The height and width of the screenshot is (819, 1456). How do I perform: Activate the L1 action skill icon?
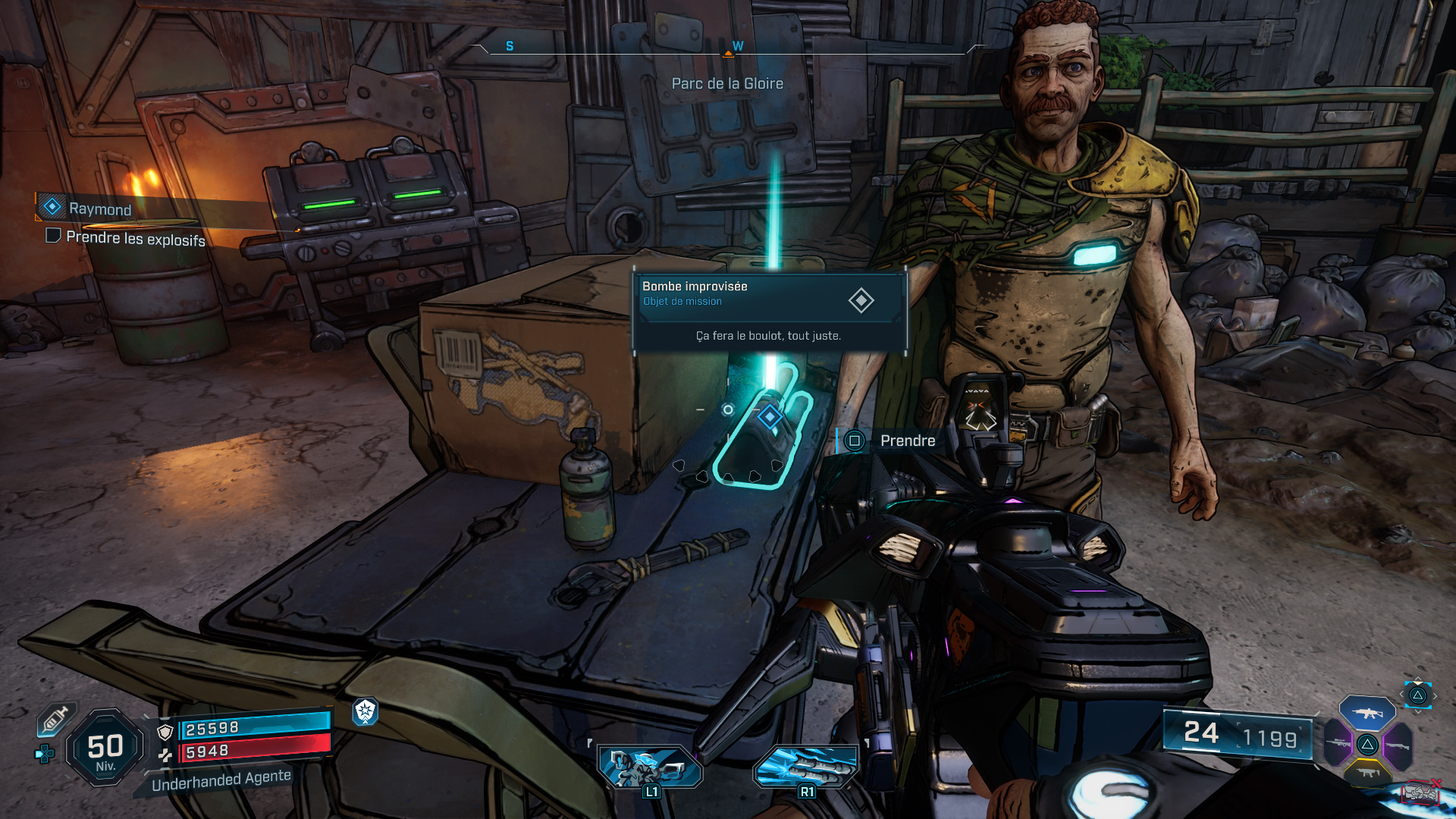click(x=650, y=766)
